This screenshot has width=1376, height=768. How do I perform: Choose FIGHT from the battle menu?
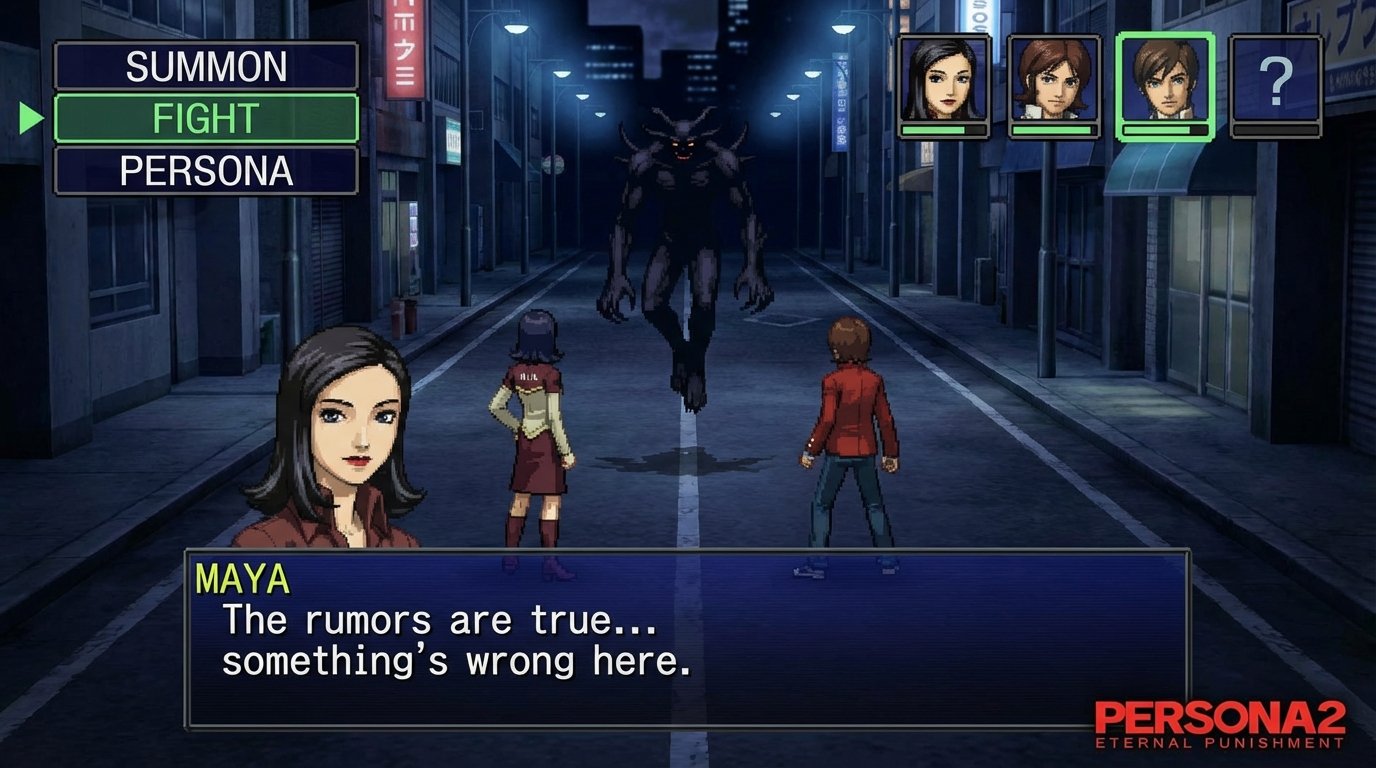point(204,119)
